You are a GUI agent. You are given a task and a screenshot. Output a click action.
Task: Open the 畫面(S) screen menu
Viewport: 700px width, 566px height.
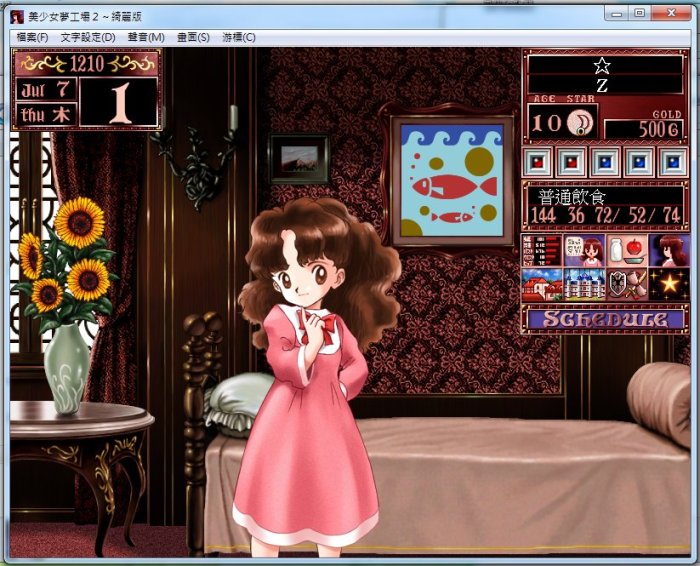(x=193, y=37)
